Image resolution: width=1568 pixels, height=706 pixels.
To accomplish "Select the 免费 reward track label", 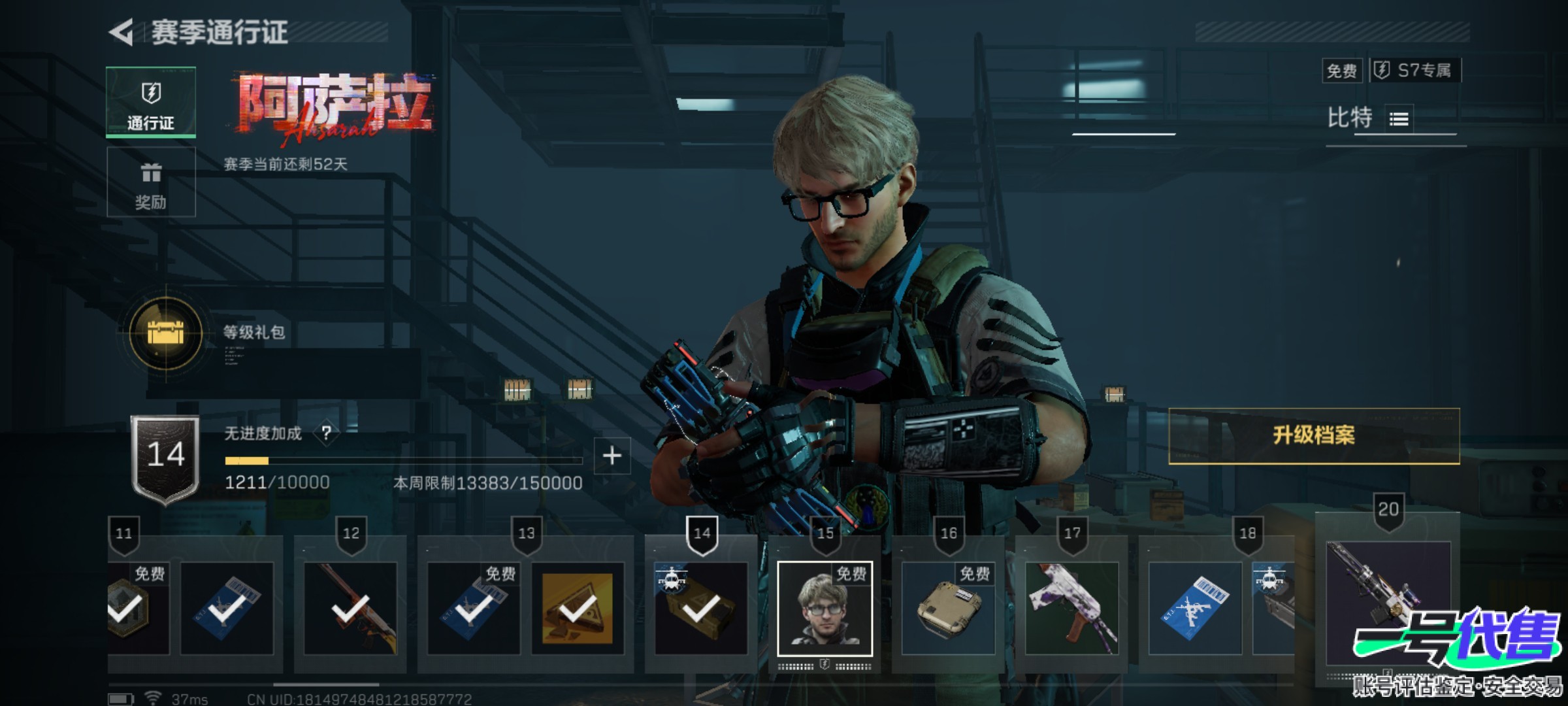I will coord(1342,71).
